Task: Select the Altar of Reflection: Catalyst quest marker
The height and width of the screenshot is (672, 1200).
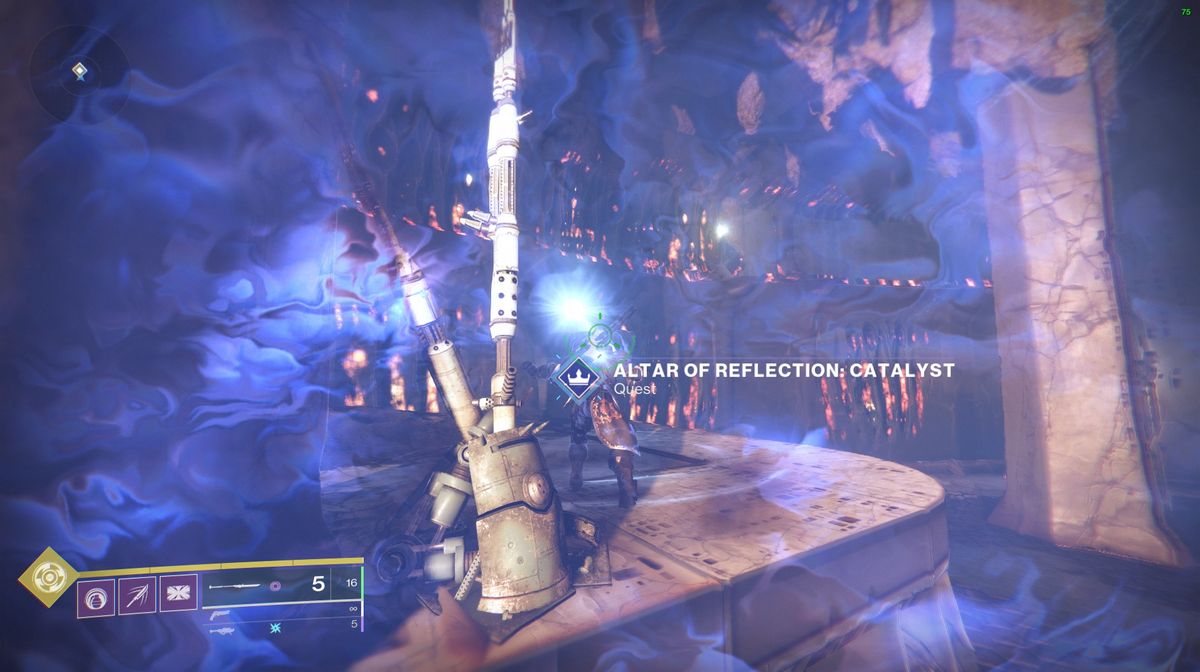Action: click(576, 376)
